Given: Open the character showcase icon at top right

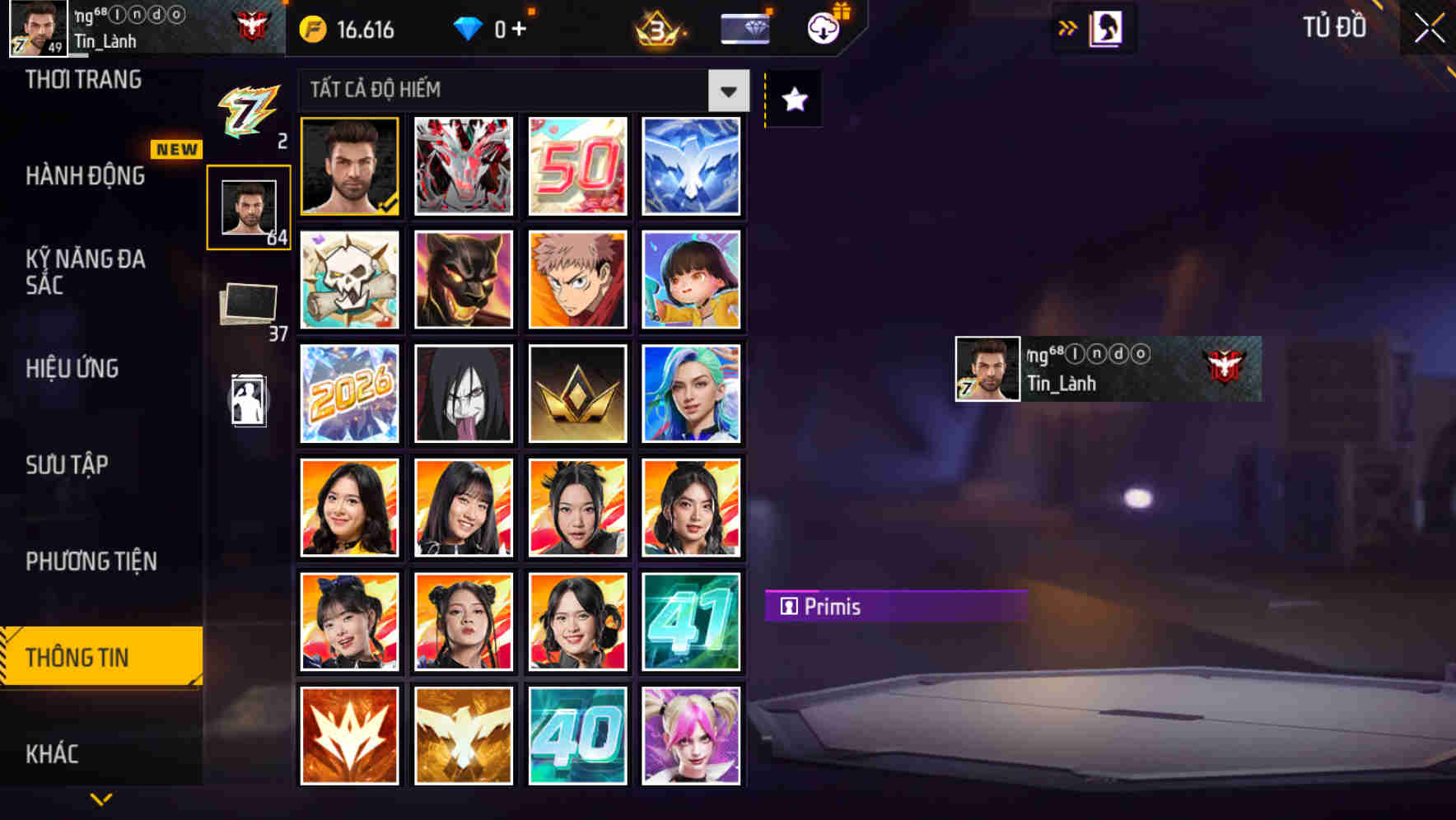Looking at the screenshot, I should pyautogui.click(x=1104, y=26).
